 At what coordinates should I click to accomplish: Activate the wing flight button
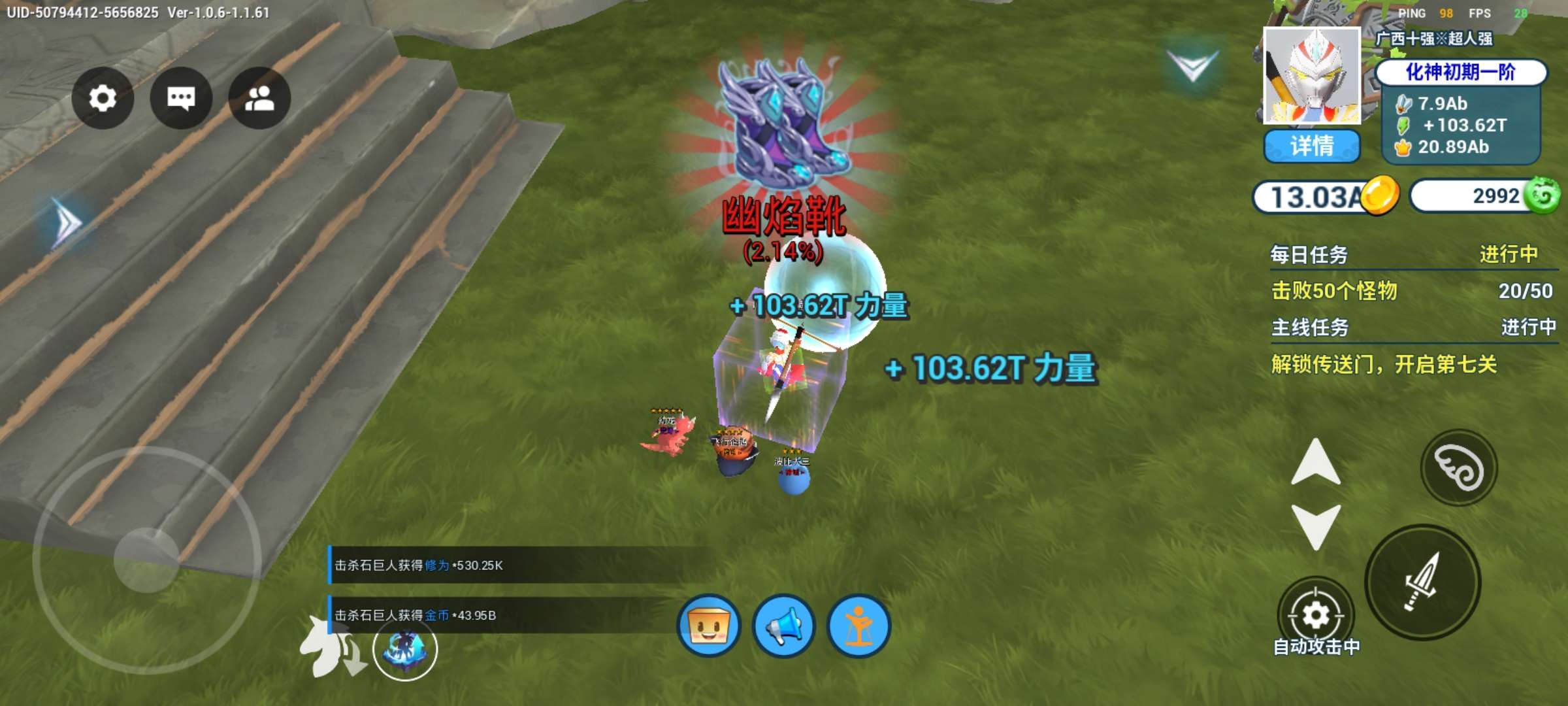point(1458,467)
